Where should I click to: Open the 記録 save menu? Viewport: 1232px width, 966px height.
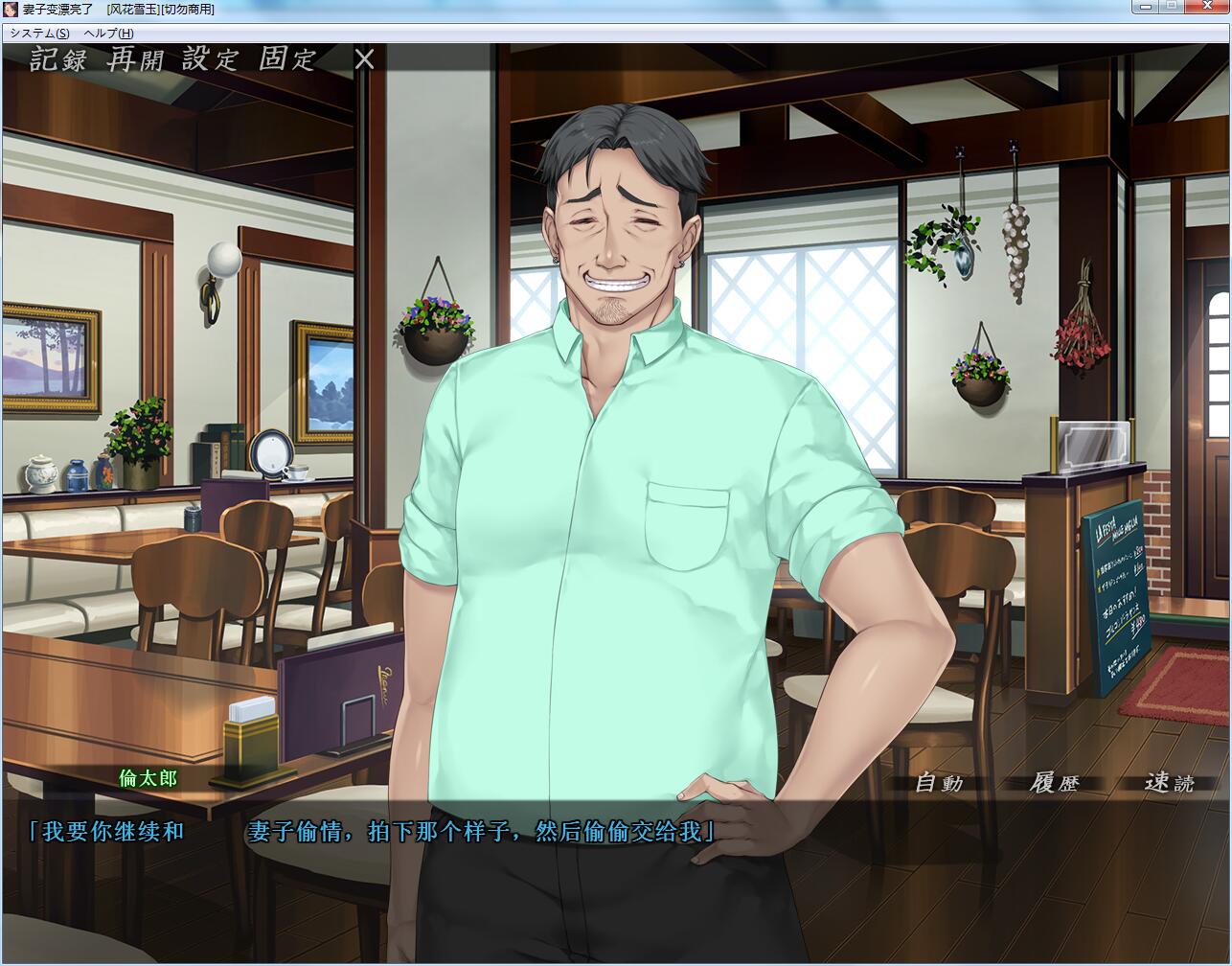pos(57,59)
